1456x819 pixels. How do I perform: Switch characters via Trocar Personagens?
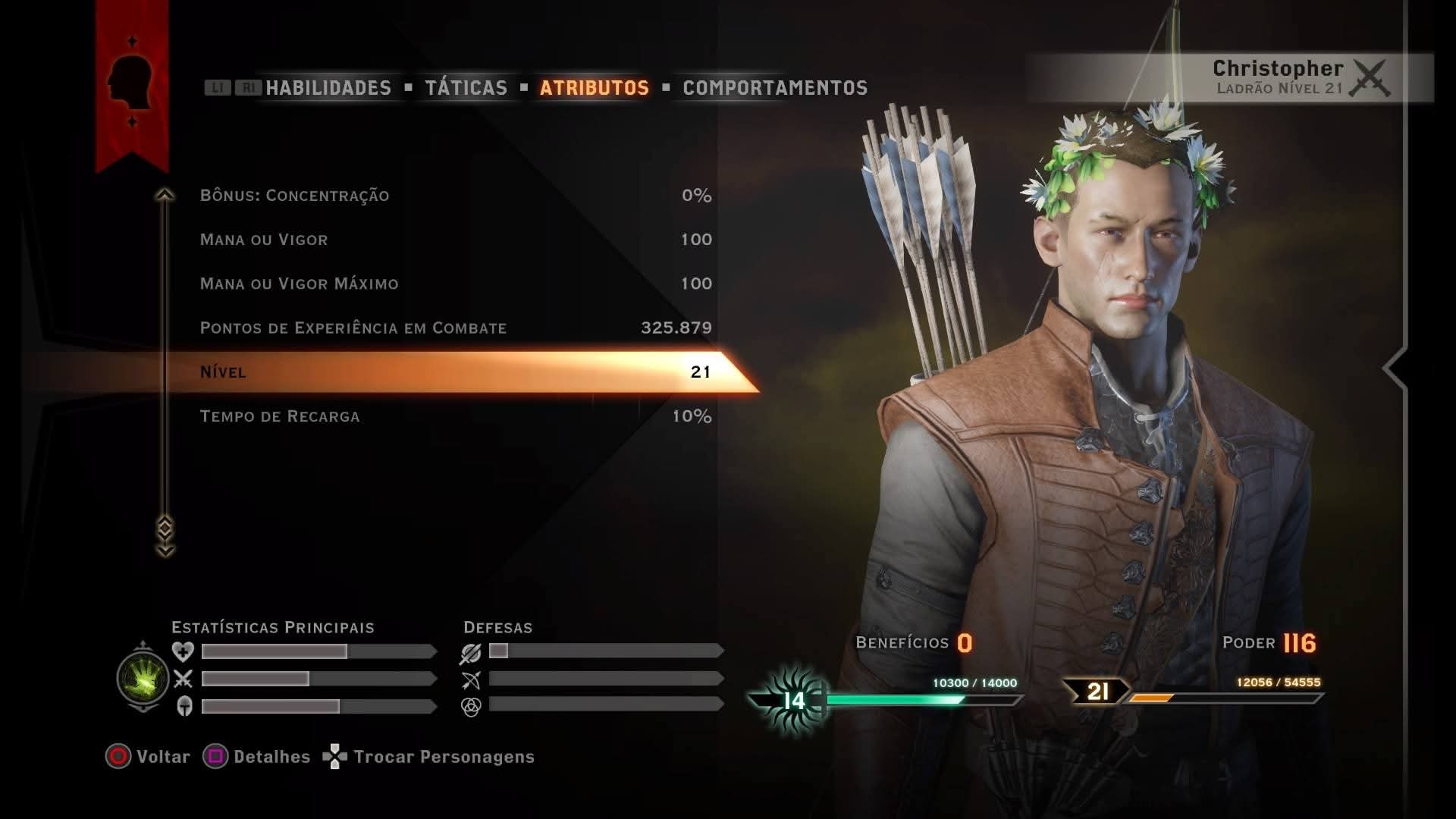[x=429, y=757]
